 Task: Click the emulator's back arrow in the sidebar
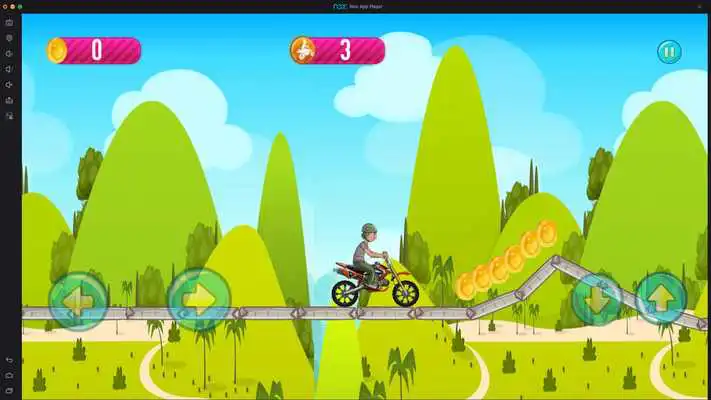point(9,360)
